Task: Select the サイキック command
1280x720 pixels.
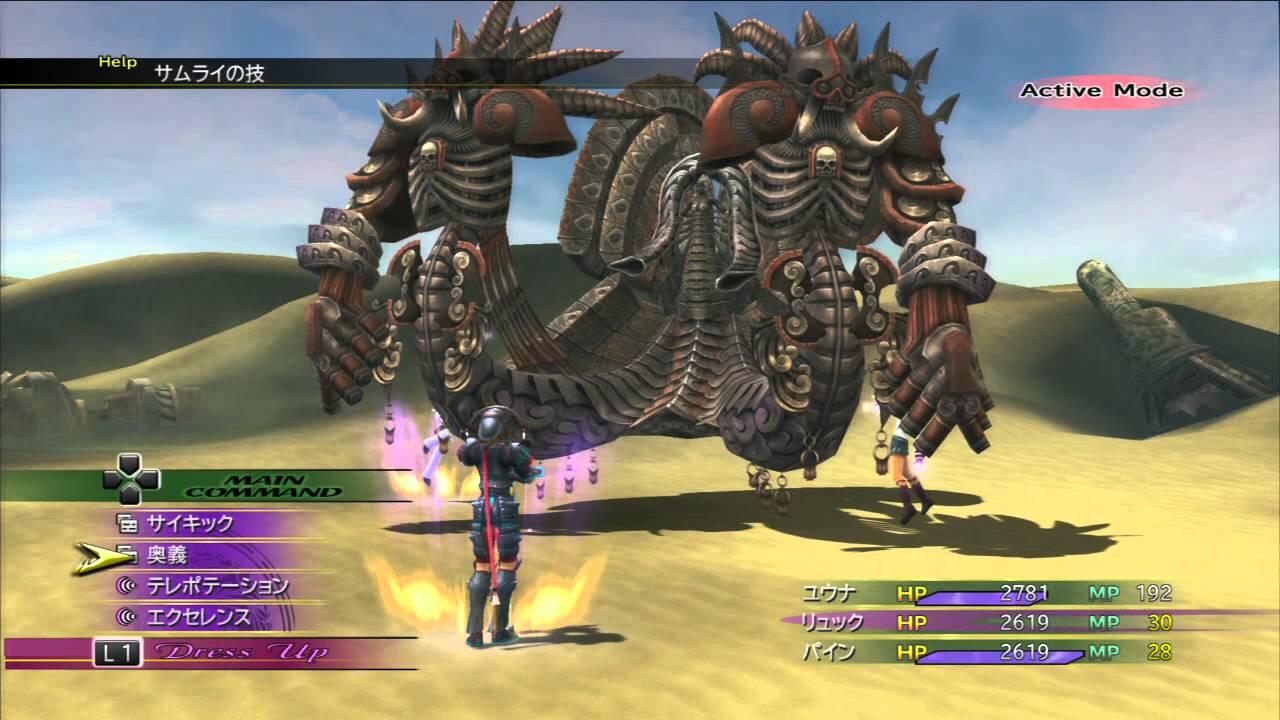Action: coord(190,523)
